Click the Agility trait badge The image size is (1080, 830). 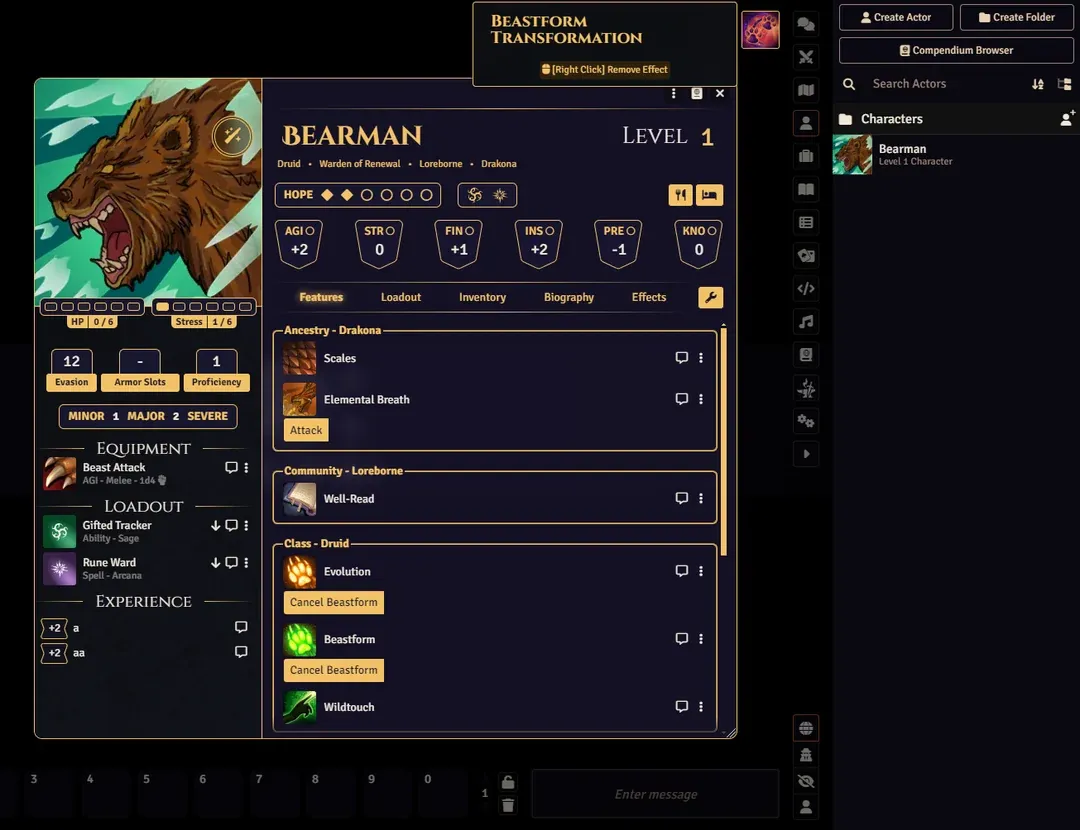299,243
